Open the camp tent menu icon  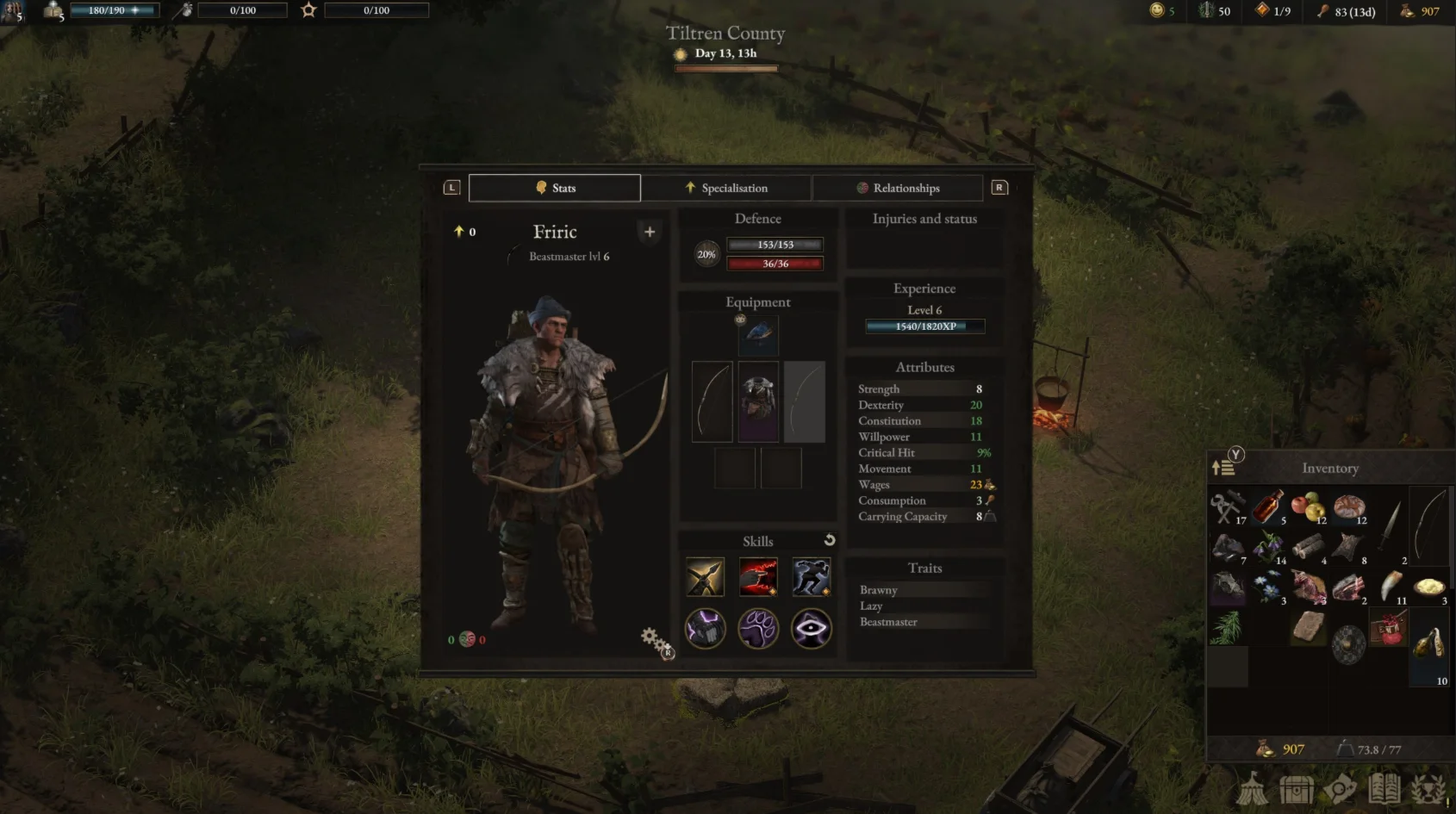click(x=1253, y=788)
